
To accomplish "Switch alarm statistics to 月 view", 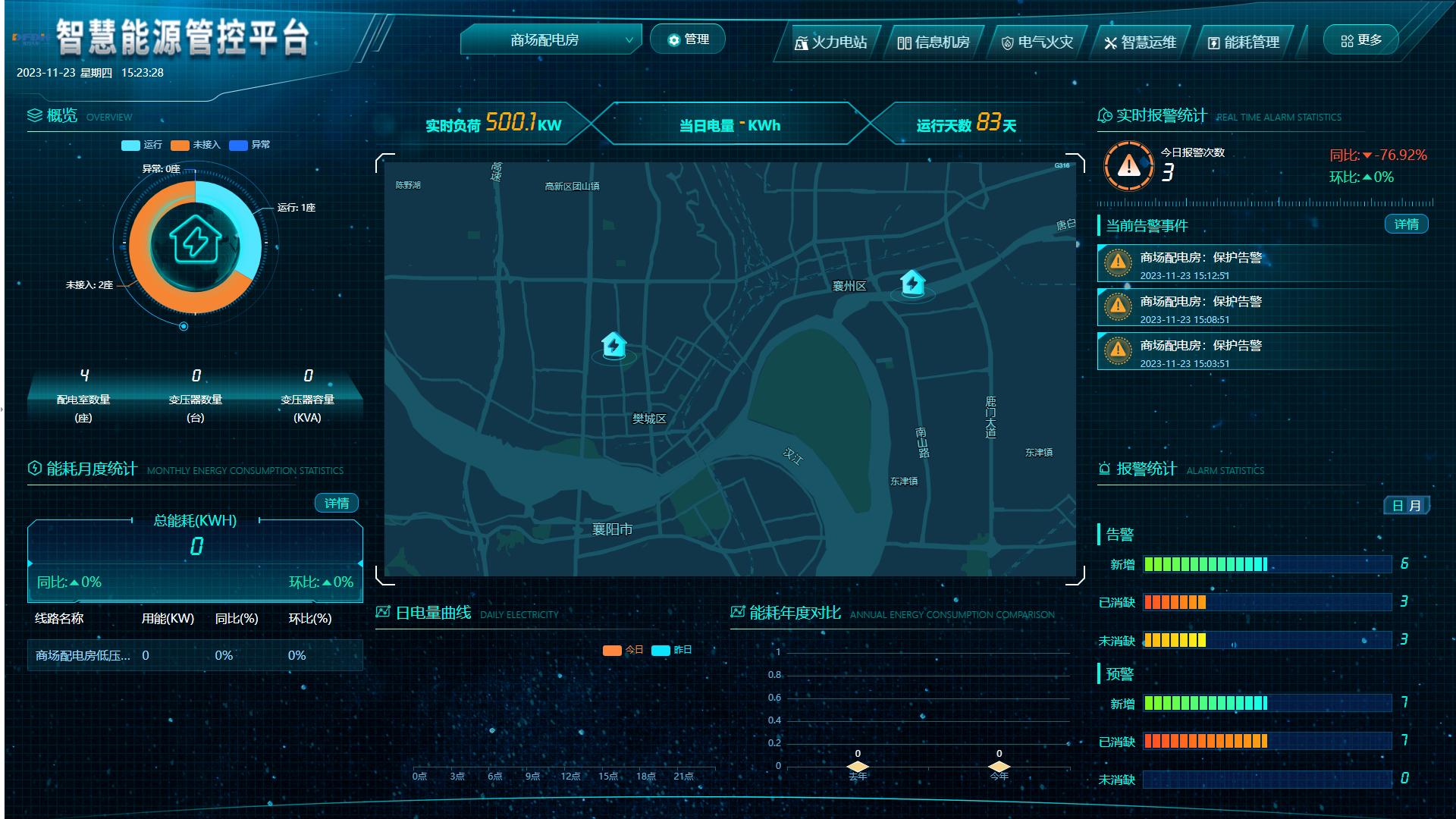I will 1415,506.
